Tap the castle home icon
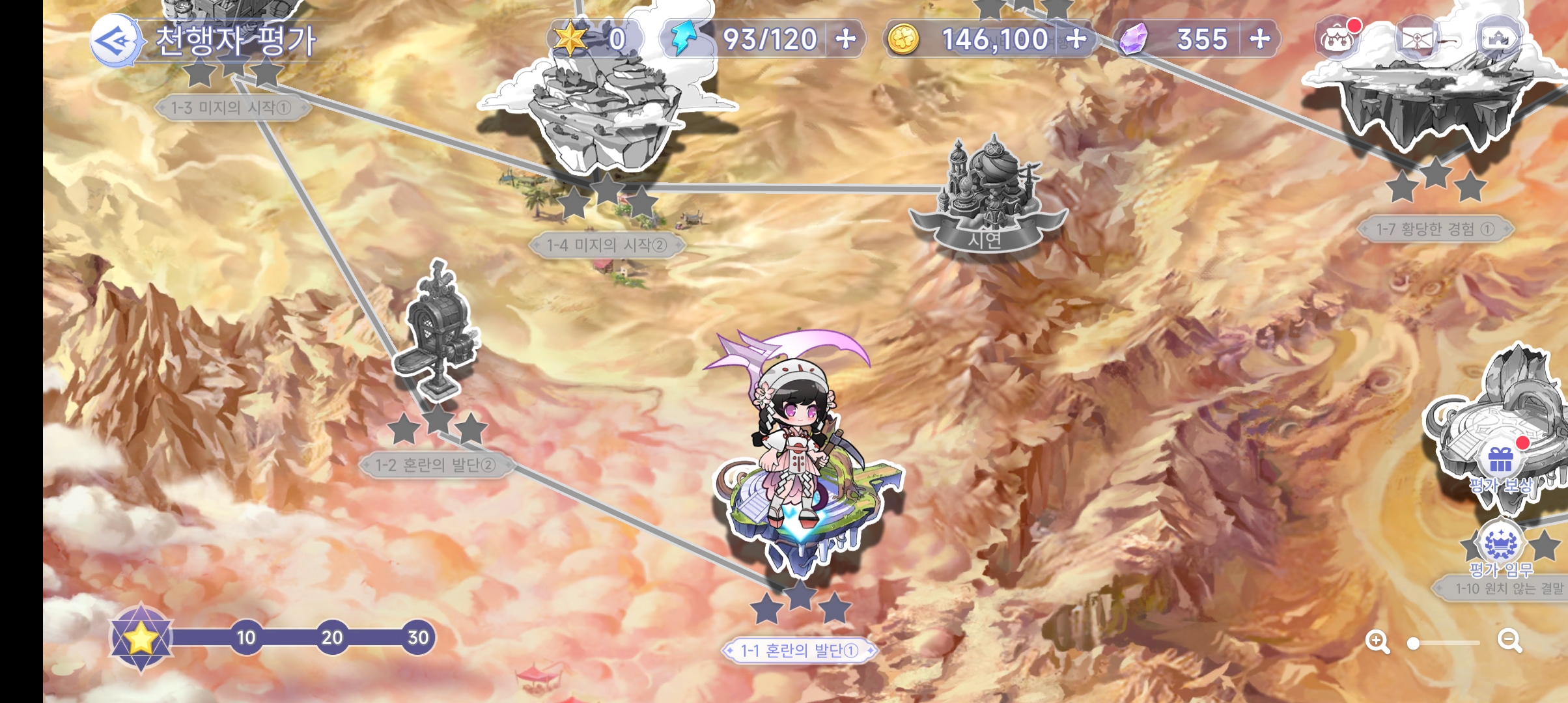This screenshot has height=703, width=1568. click(1498, 39)
